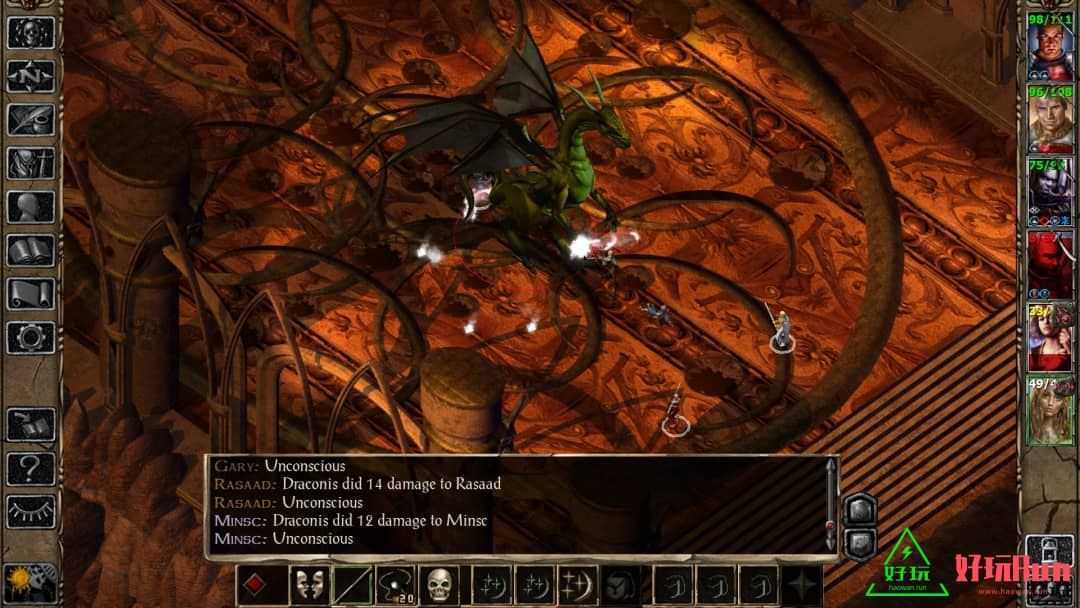The width and height of the screenshot is (1080, 608).
Task: Click the help question mark button
Action: 31,466
